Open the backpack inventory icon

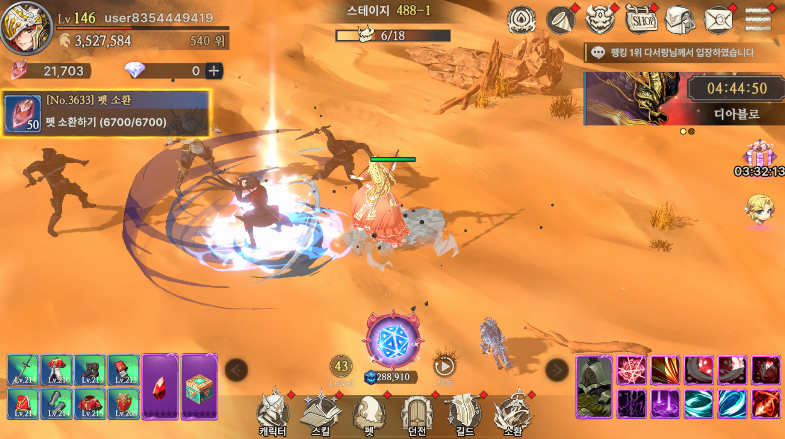point(679,19)
